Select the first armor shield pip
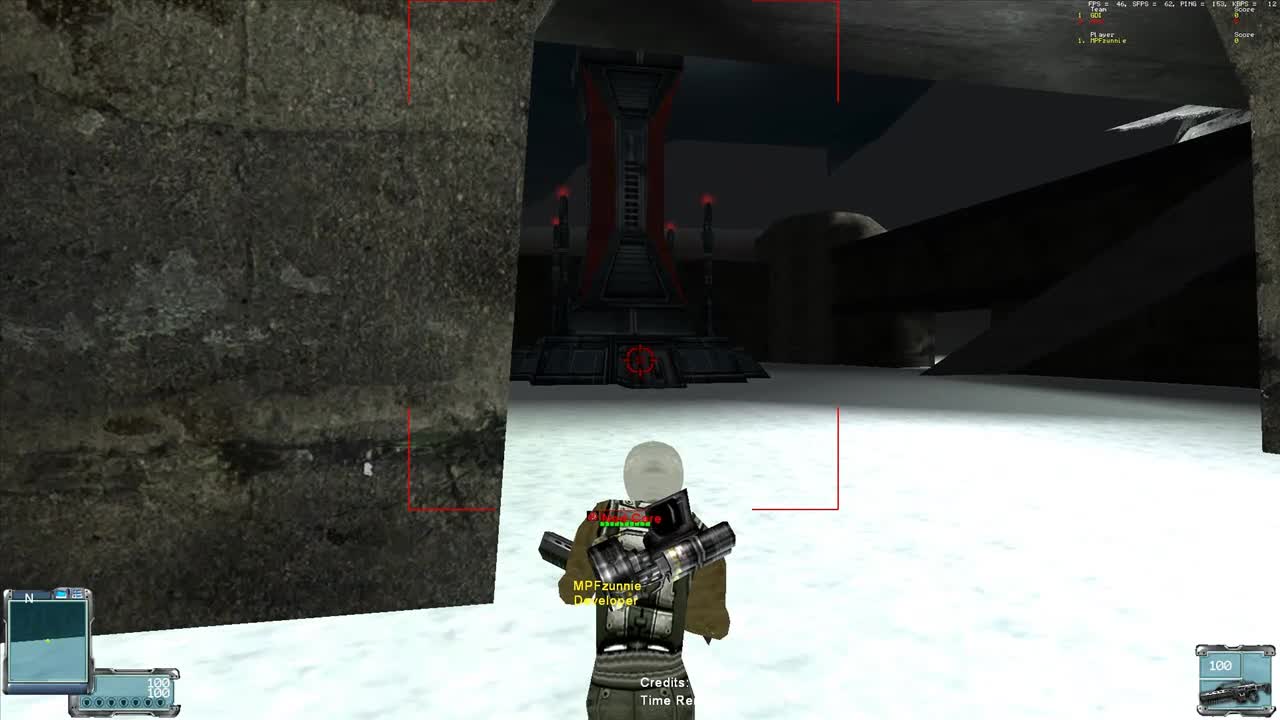The height and width of the screenshot is (720, 1280). (86, 702)
